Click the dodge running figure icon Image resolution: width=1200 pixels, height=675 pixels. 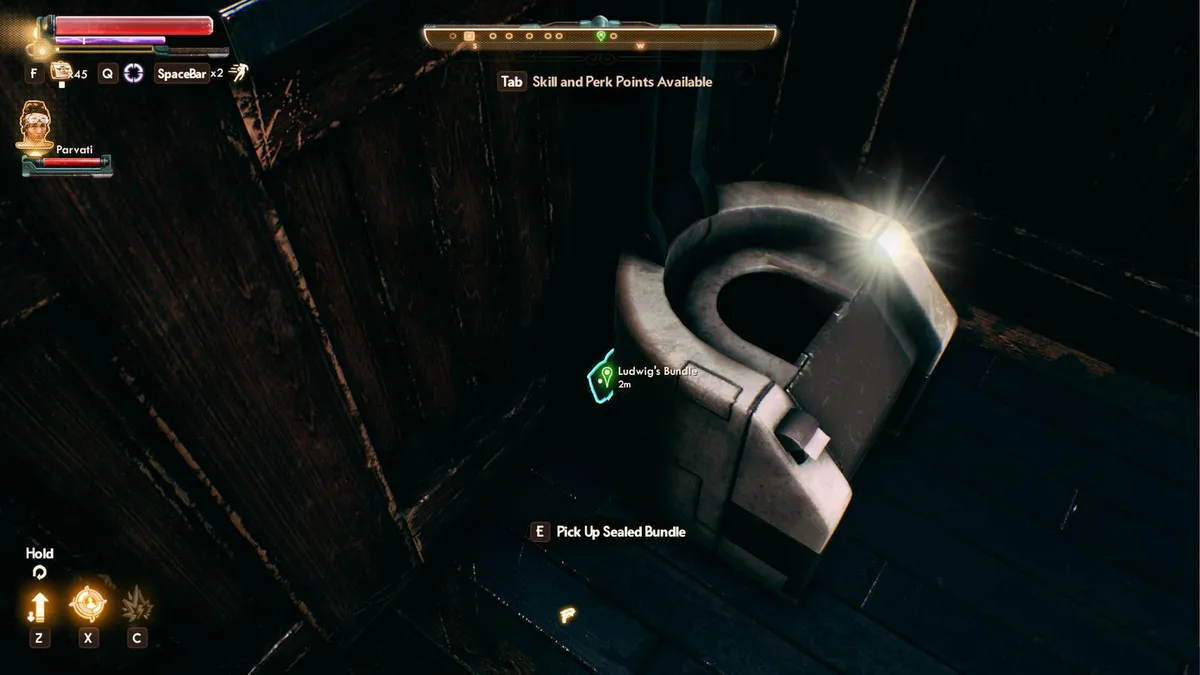coord(238,71)
